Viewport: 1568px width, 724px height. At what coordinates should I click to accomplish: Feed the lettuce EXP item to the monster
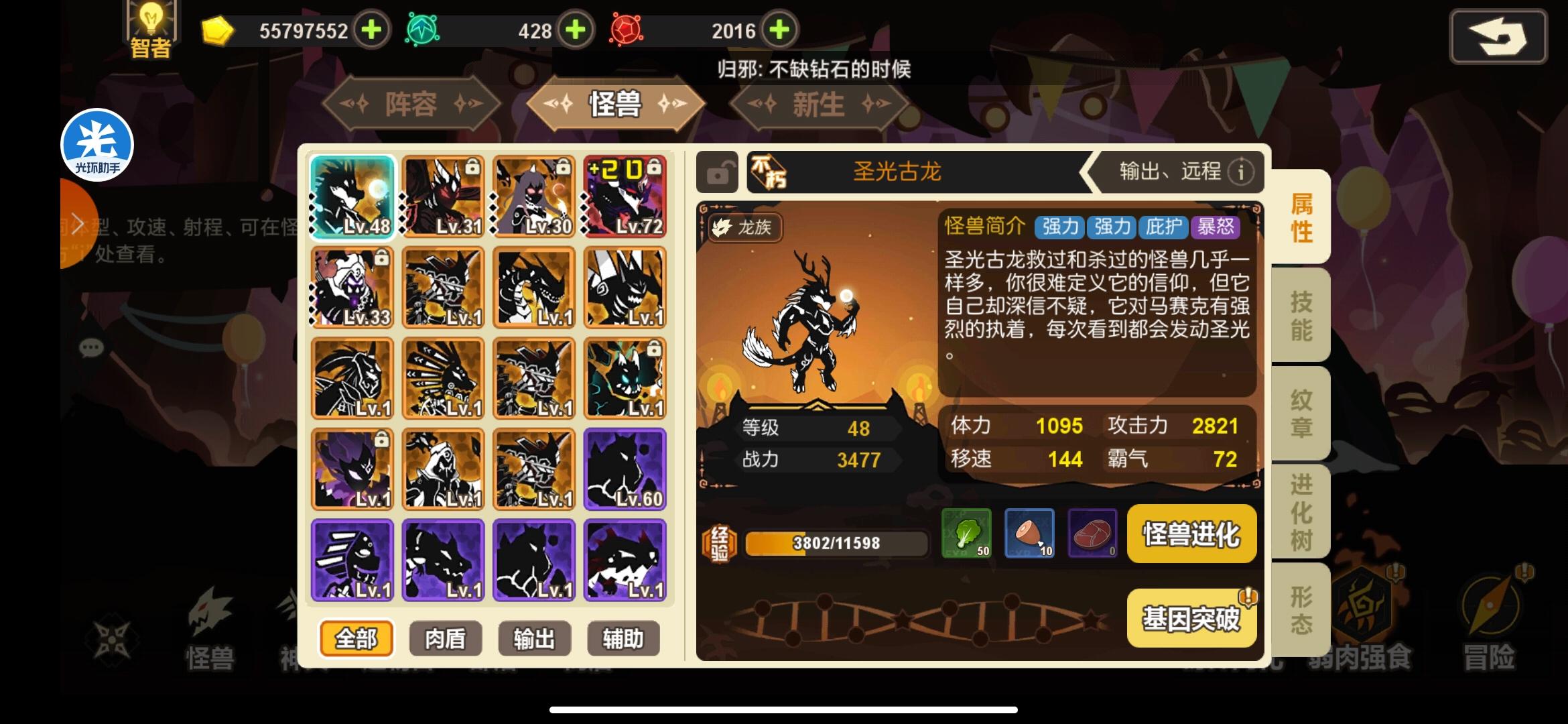click(x=968, y=534)
